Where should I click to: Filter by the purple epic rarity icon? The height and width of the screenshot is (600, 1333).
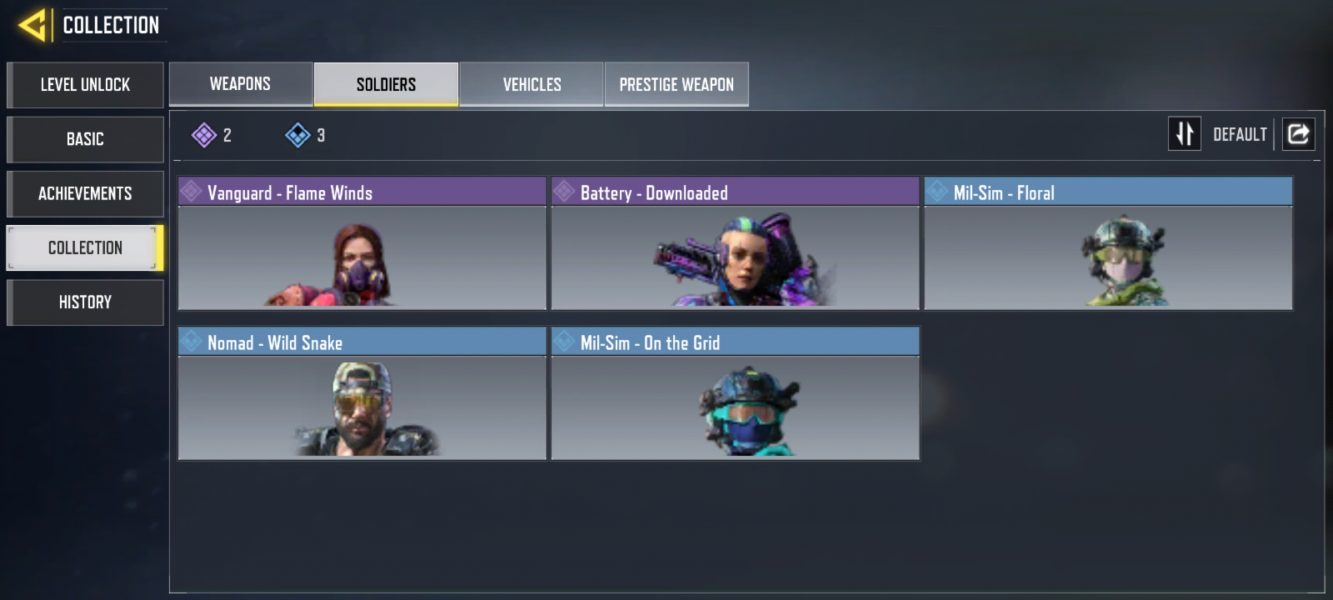click(x=205, y=135)
